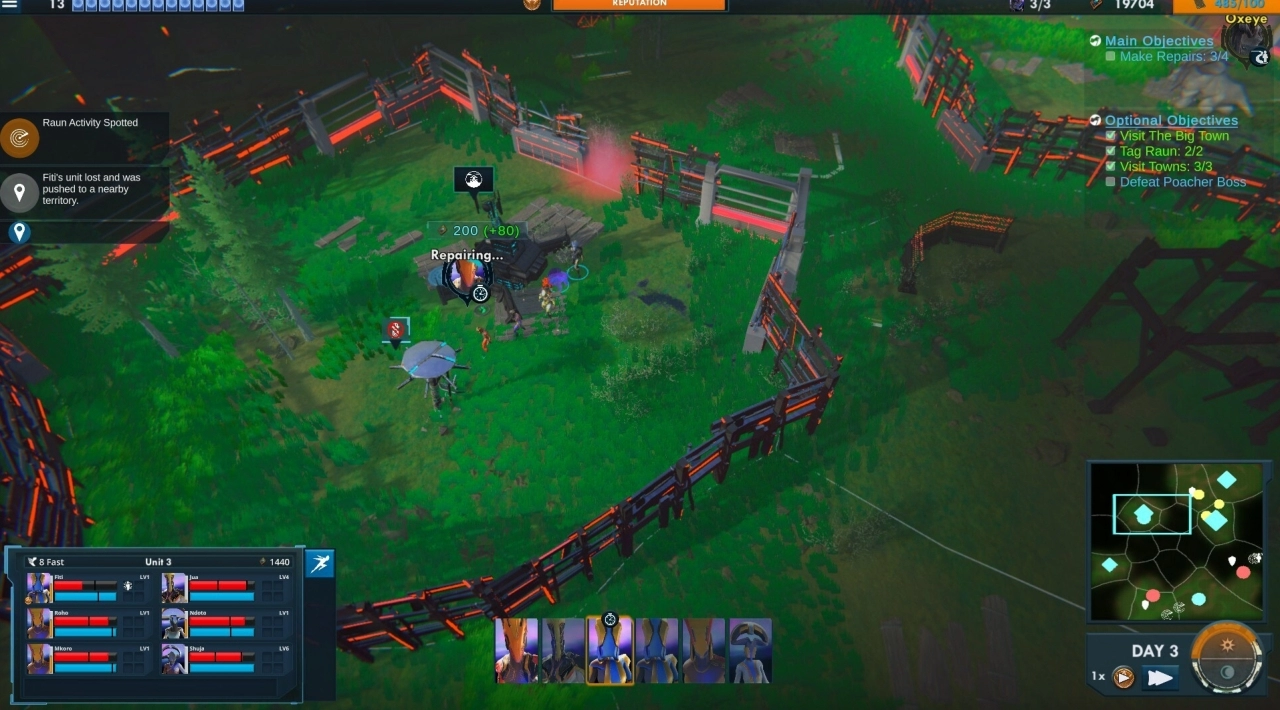Open the hamburger menu in top-left corner
Screen dimensions: 1280x710
10,5
